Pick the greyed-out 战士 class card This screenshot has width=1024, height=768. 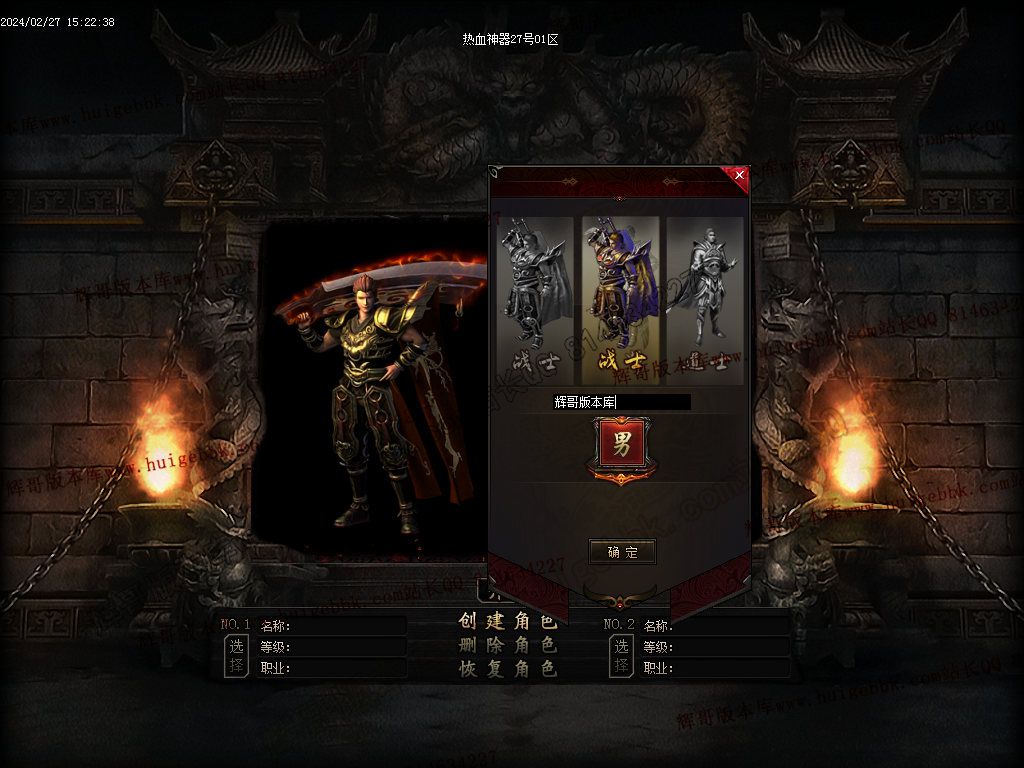click(537, 299)
